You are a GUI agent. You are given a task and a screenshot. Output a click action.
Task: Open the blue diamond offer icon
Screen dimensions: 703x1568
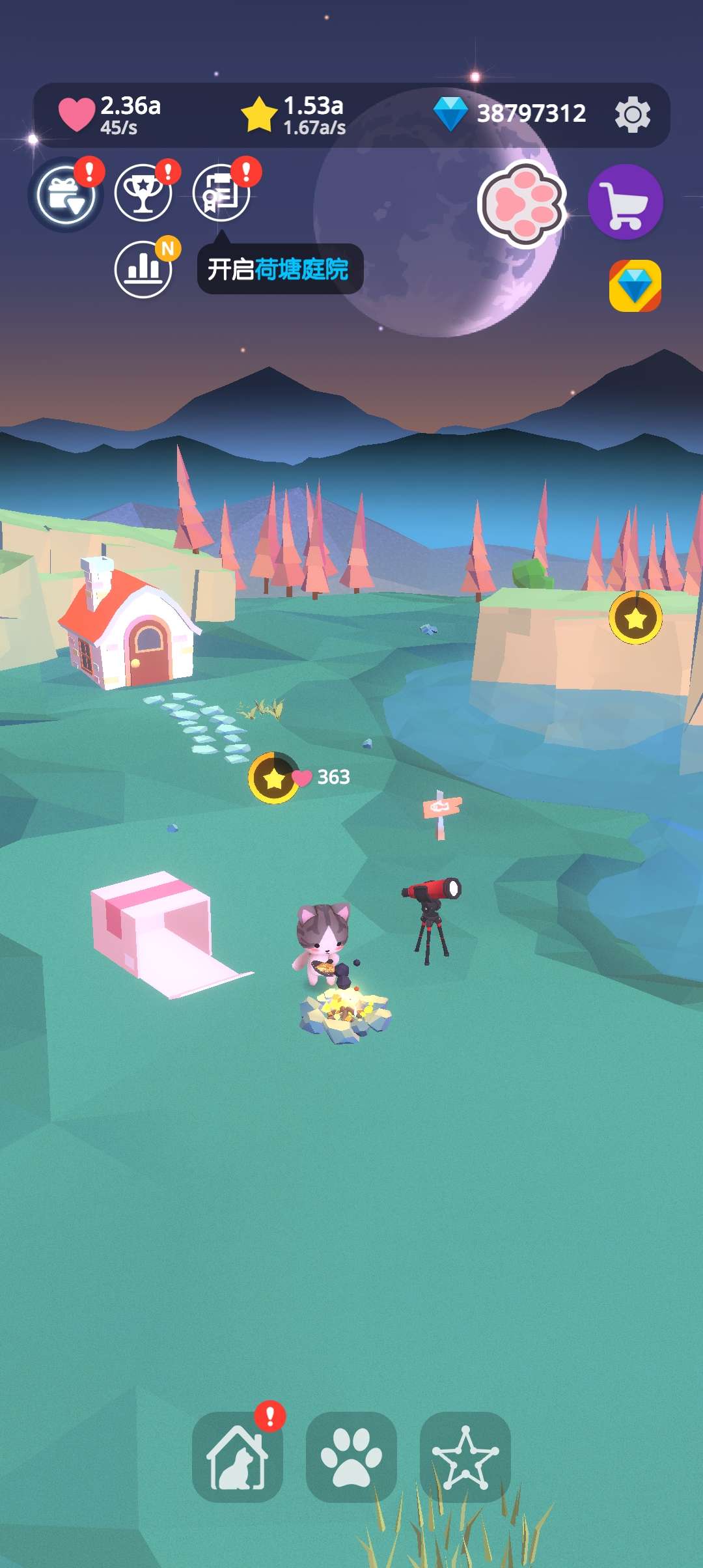click(x=635, y=285)
